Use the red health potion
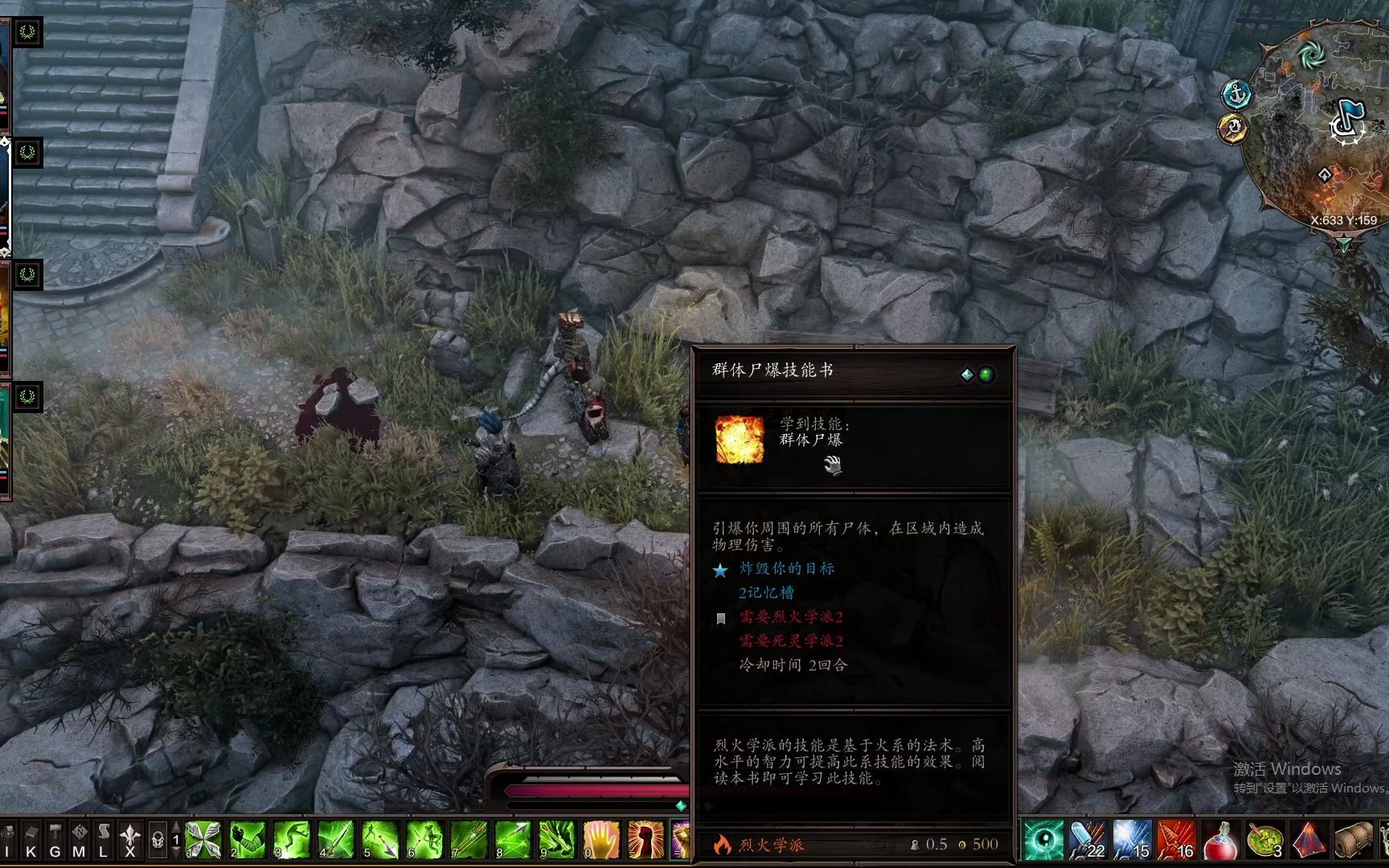Screen dimensions: 1389x868 point(1220,840)
